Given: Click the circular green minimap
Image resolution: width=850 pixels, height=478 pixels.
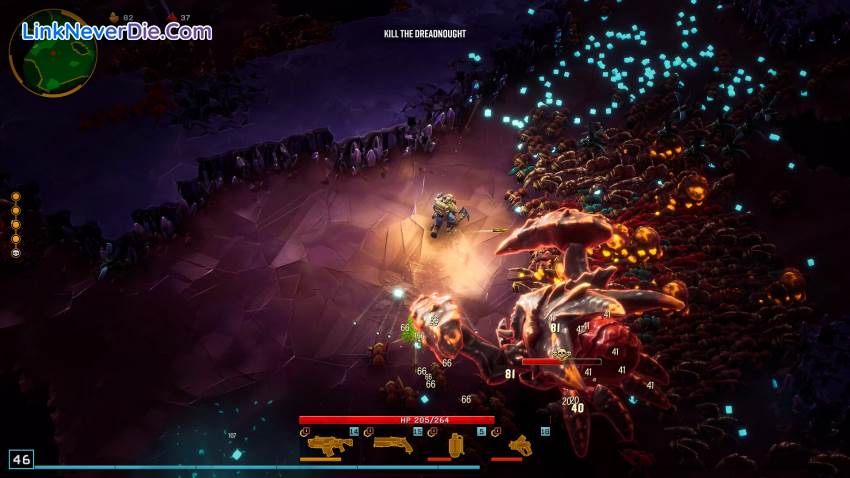Looking at the screenshot, I should pos(53,53).
